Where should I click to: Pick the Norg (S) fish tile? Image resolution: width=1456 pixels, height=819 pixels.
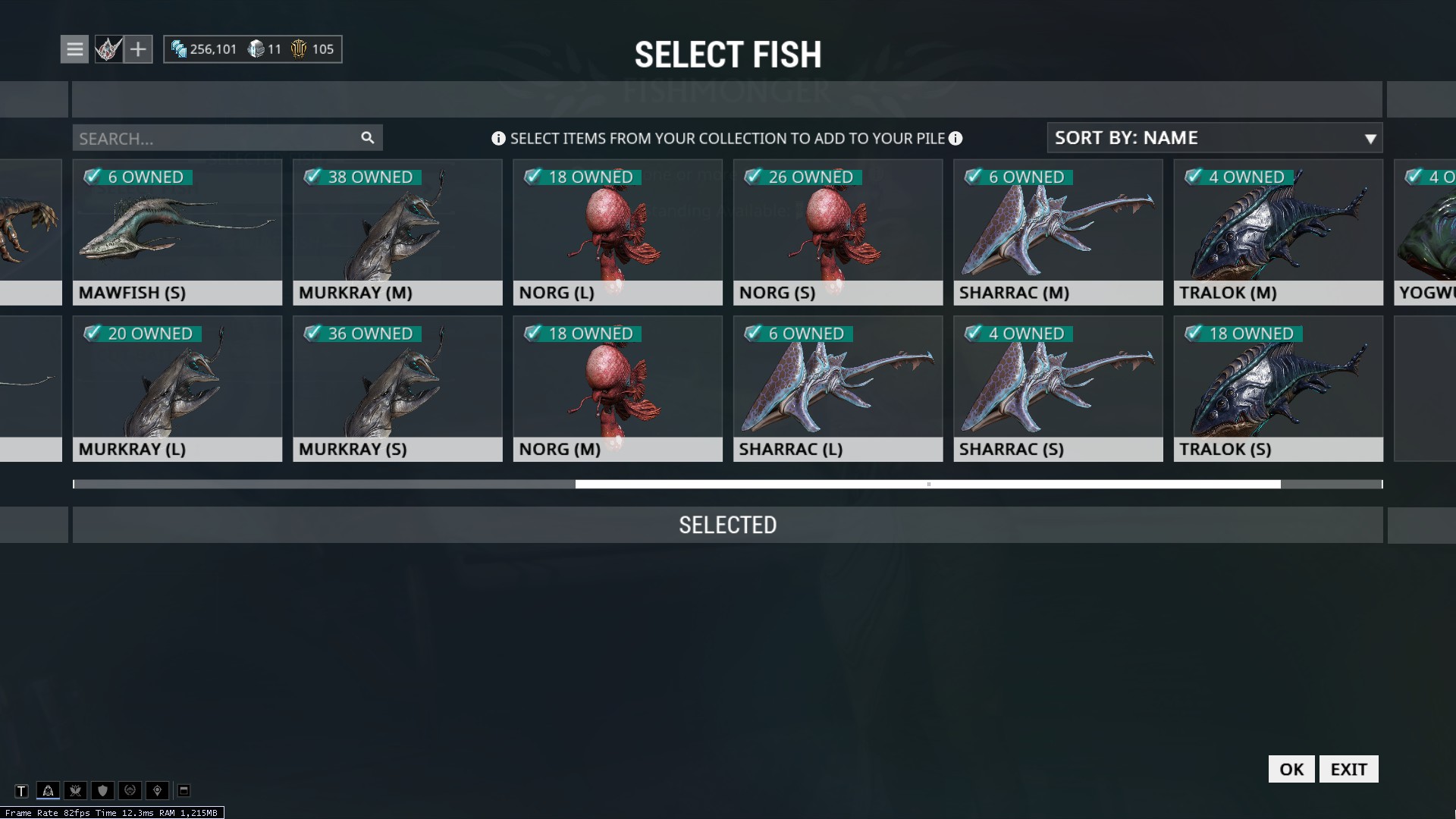click(x=838, y=232)
